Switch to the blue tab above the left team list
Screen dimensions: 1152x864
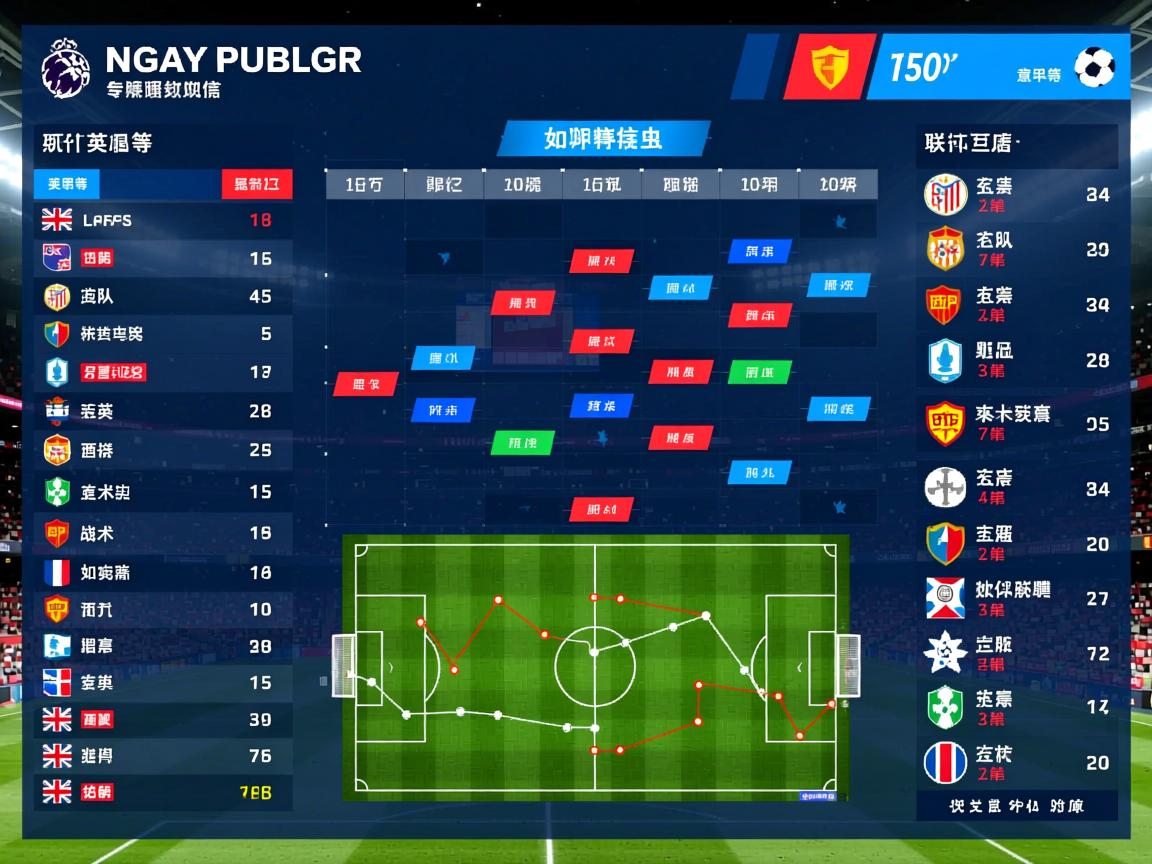(x=67, y=184)
